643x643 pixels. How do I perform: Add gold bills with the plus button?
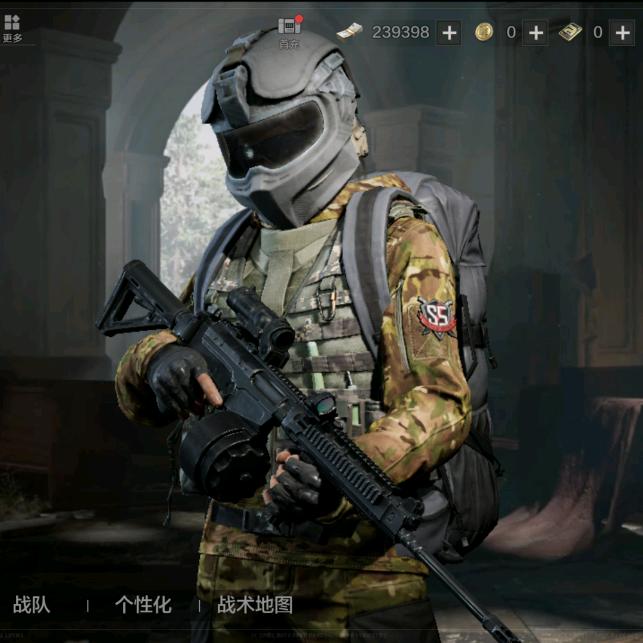(x=622, y=32)
